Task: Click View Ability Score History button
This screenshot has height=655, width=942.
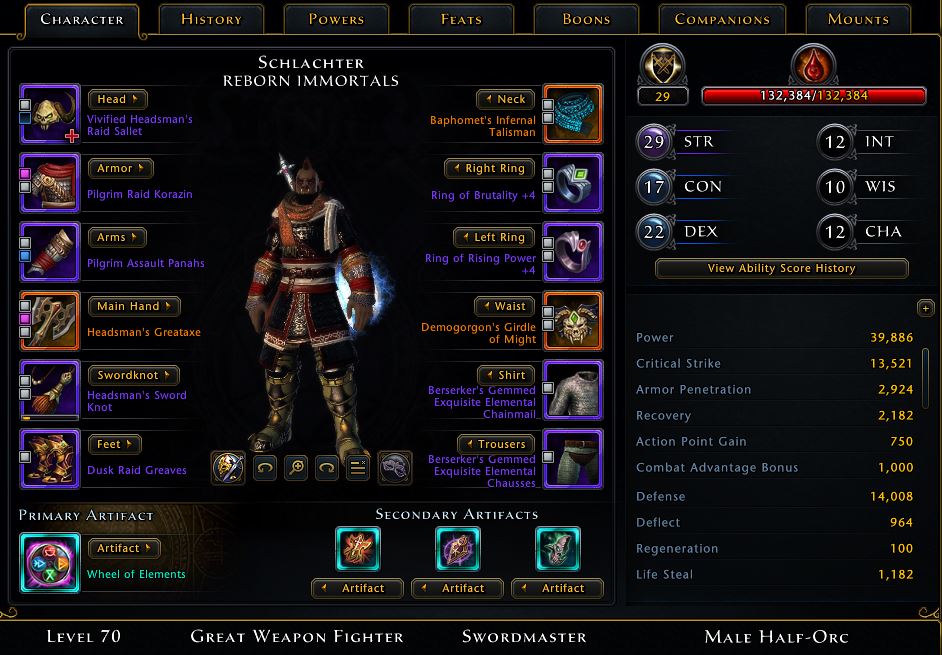Action: [x=781, y=268]
